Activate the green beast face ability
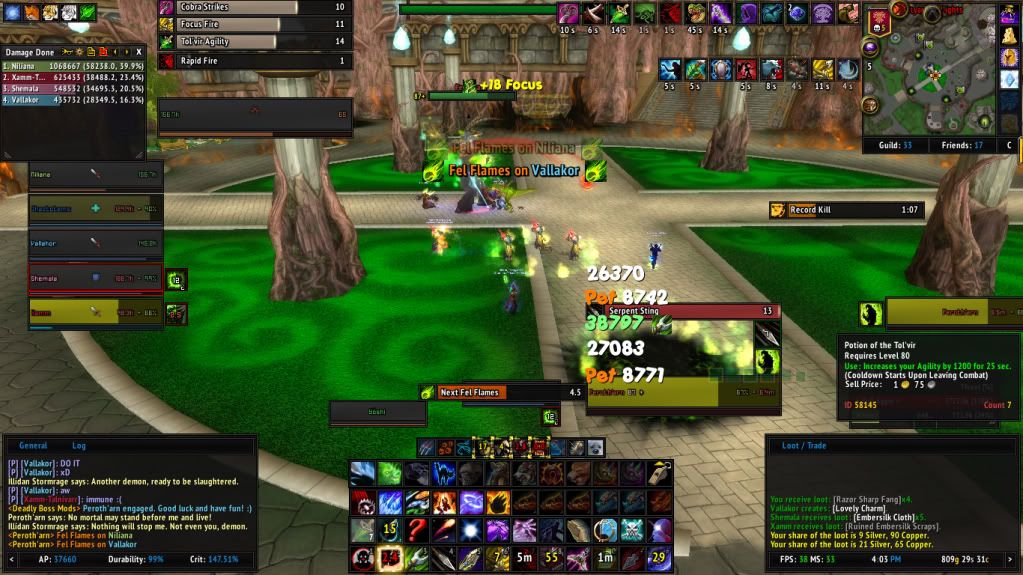This screenshot has width=1023, height=575. [389, 473]
